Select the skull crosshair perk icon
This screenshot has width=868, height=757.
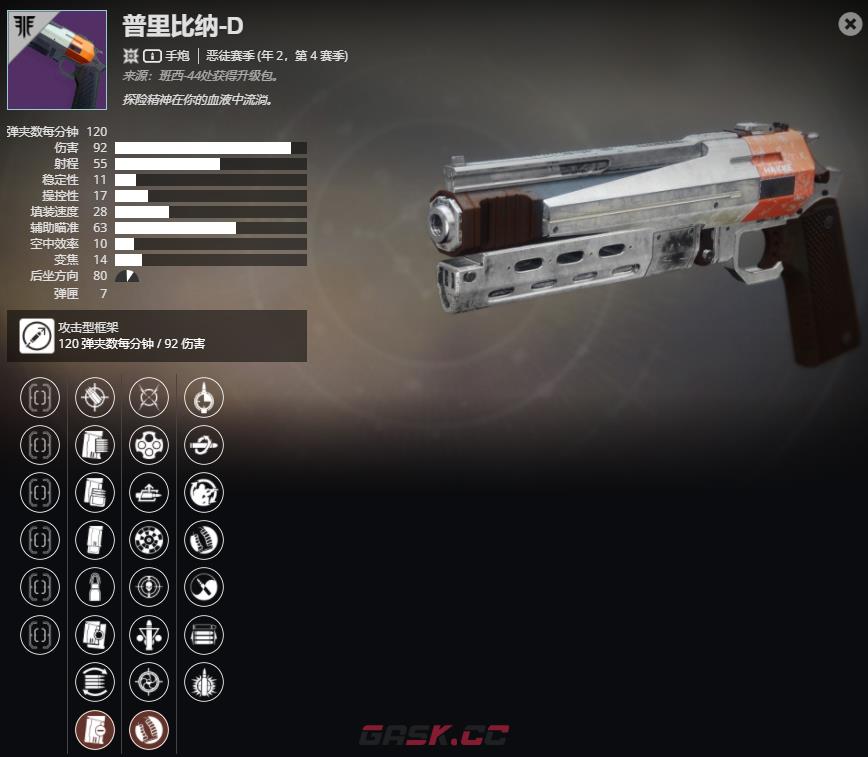click(149, 587)
